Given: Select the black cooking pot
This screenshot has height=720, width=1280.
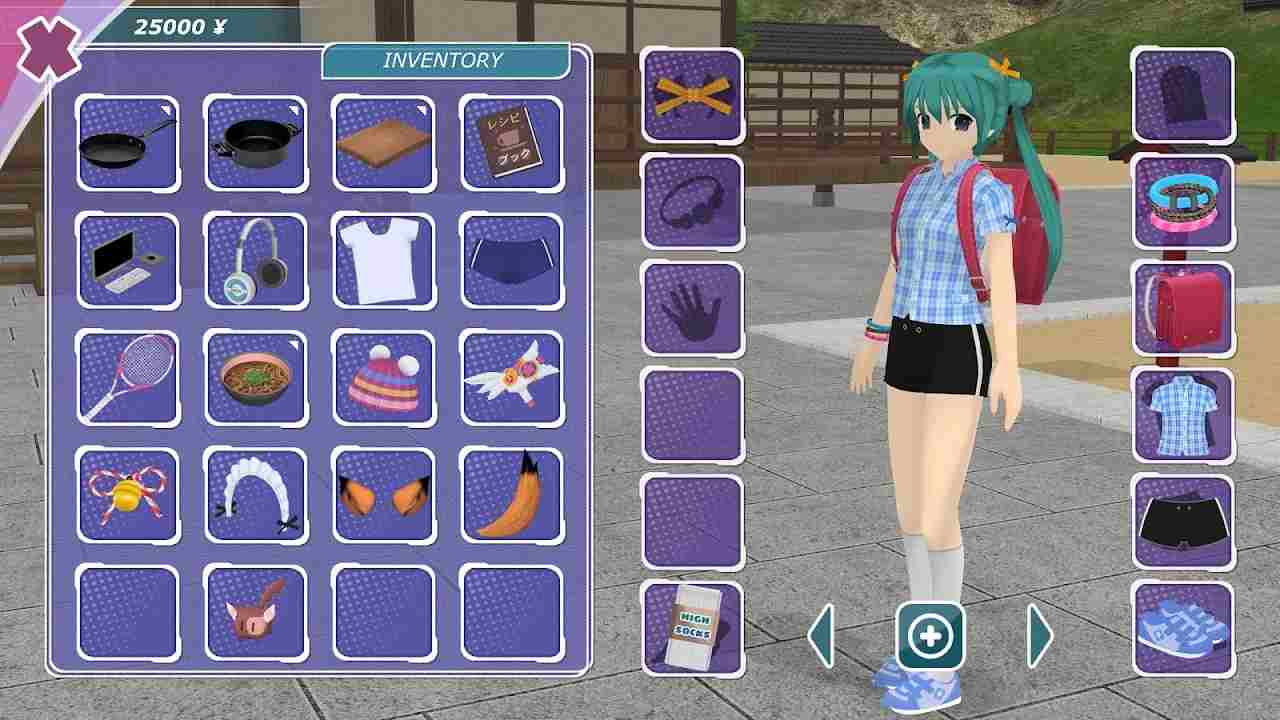Looking at the screenshot, I should [256, 140].
